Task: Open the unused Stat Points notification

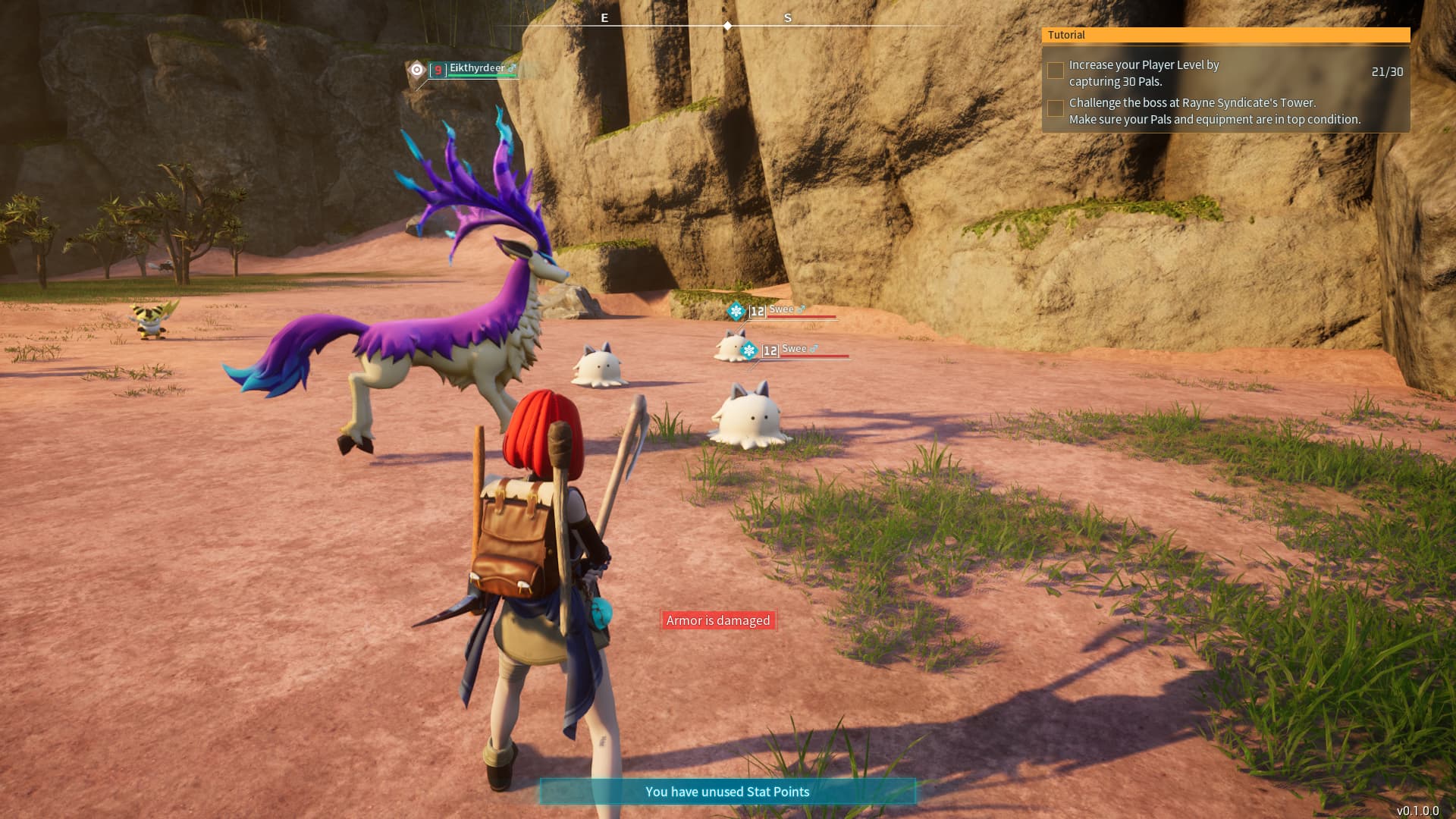Action: coord(727,792)
